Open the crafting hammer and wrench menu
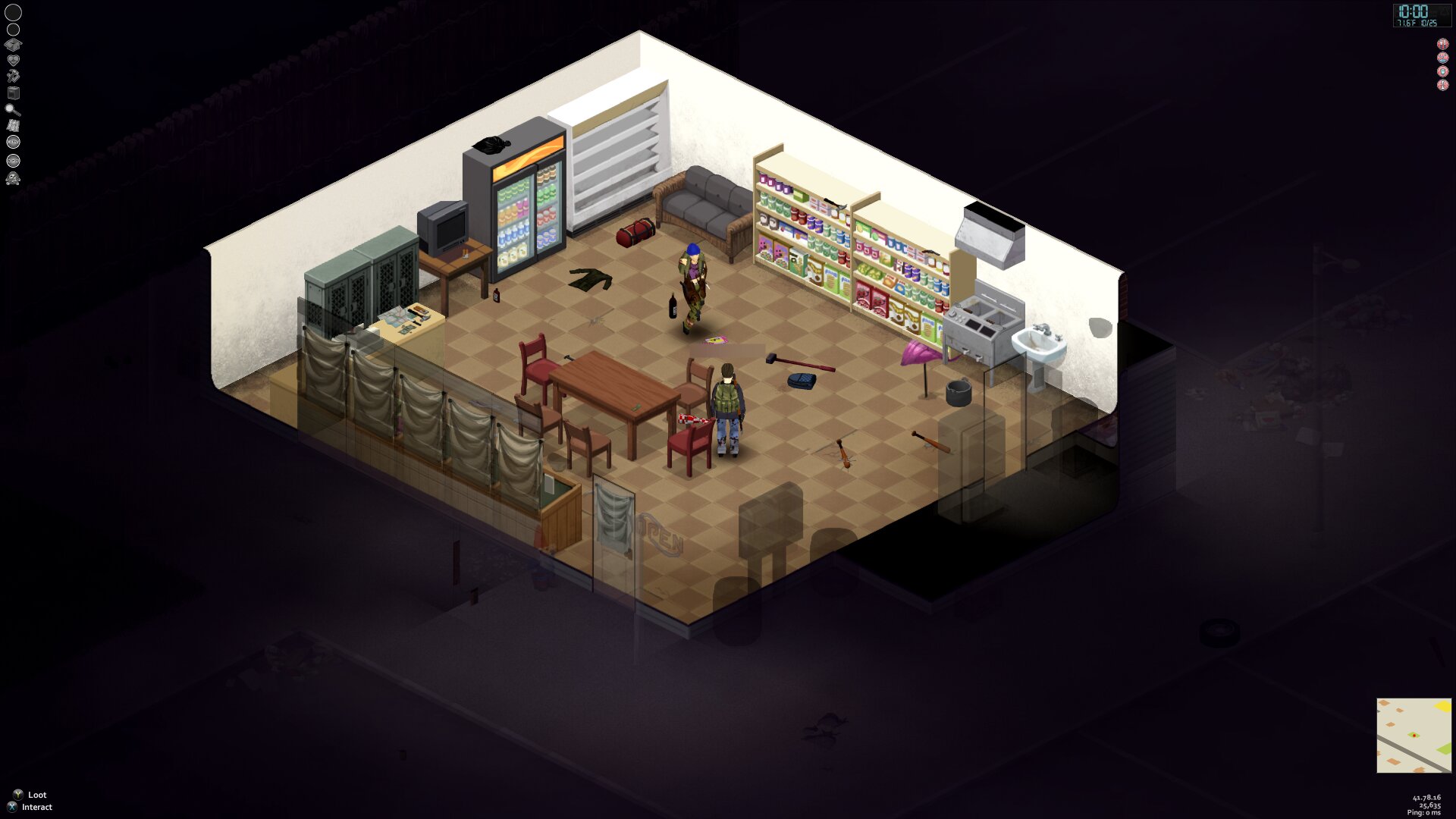 (x=13, y=76)
